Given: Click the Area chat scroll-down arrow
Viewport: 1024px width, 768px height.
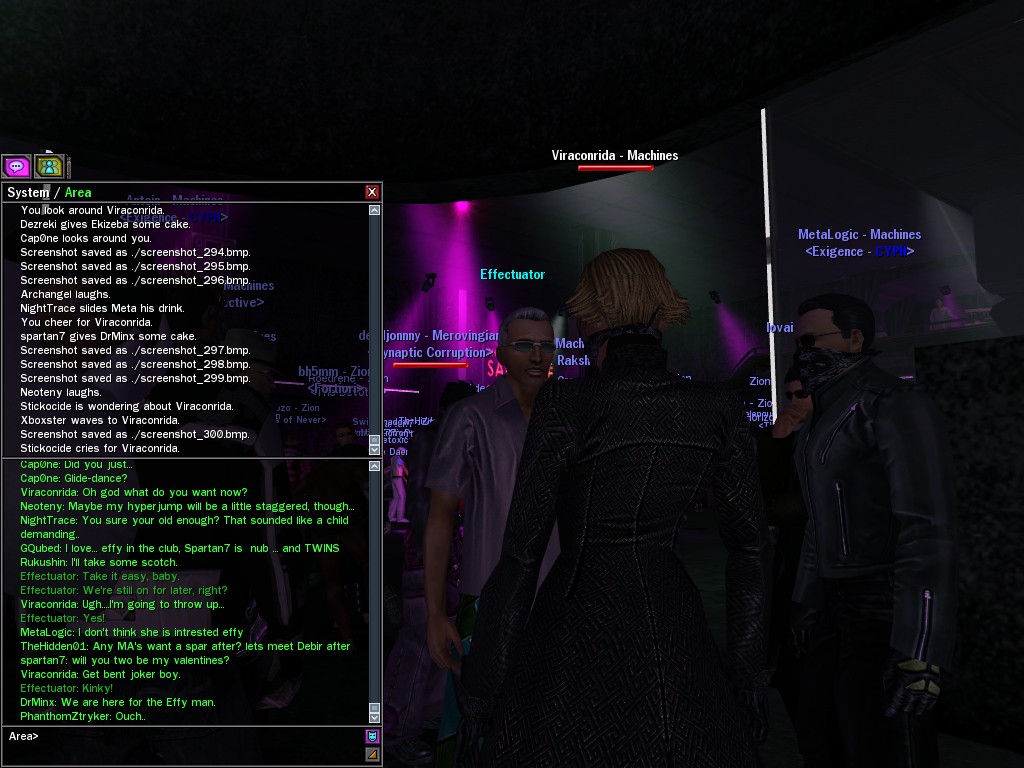Looking at the screenshot, I should [375, 717].
